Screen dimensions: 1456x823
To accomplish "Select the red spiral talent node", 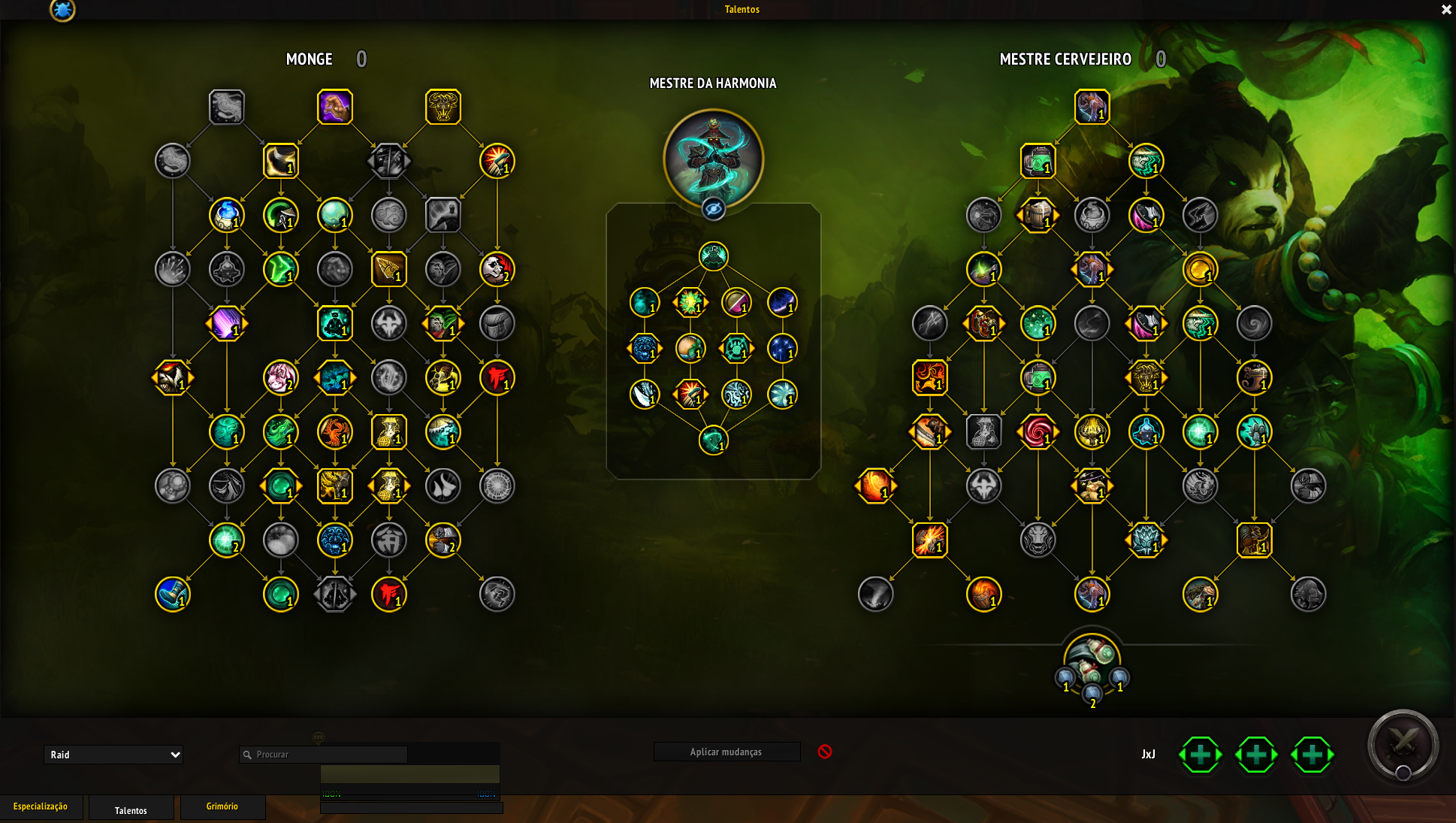I will (1038, 431).
